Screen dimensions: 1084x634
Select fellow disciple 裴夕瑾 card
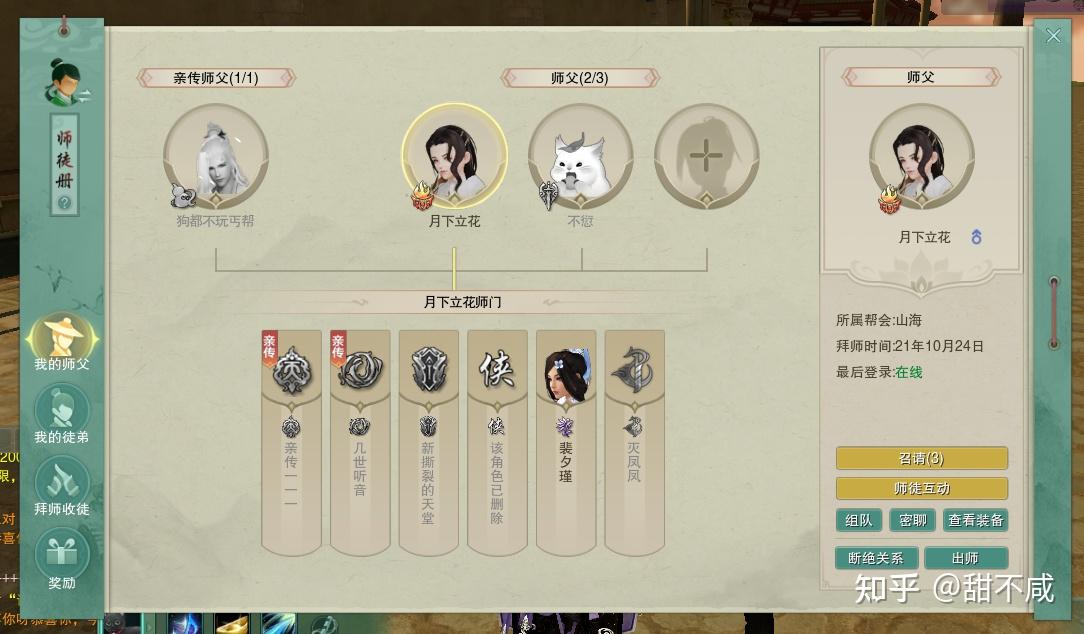[566, 440]
